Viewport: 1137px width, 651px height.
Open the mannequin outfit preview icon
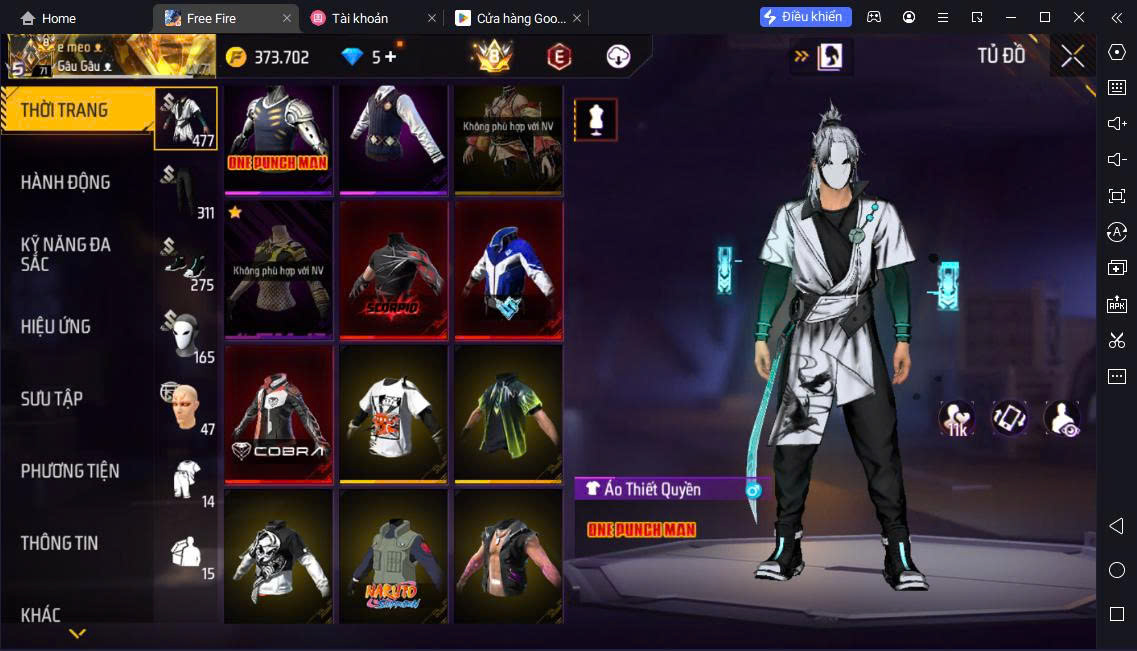(x=595, y=120)
